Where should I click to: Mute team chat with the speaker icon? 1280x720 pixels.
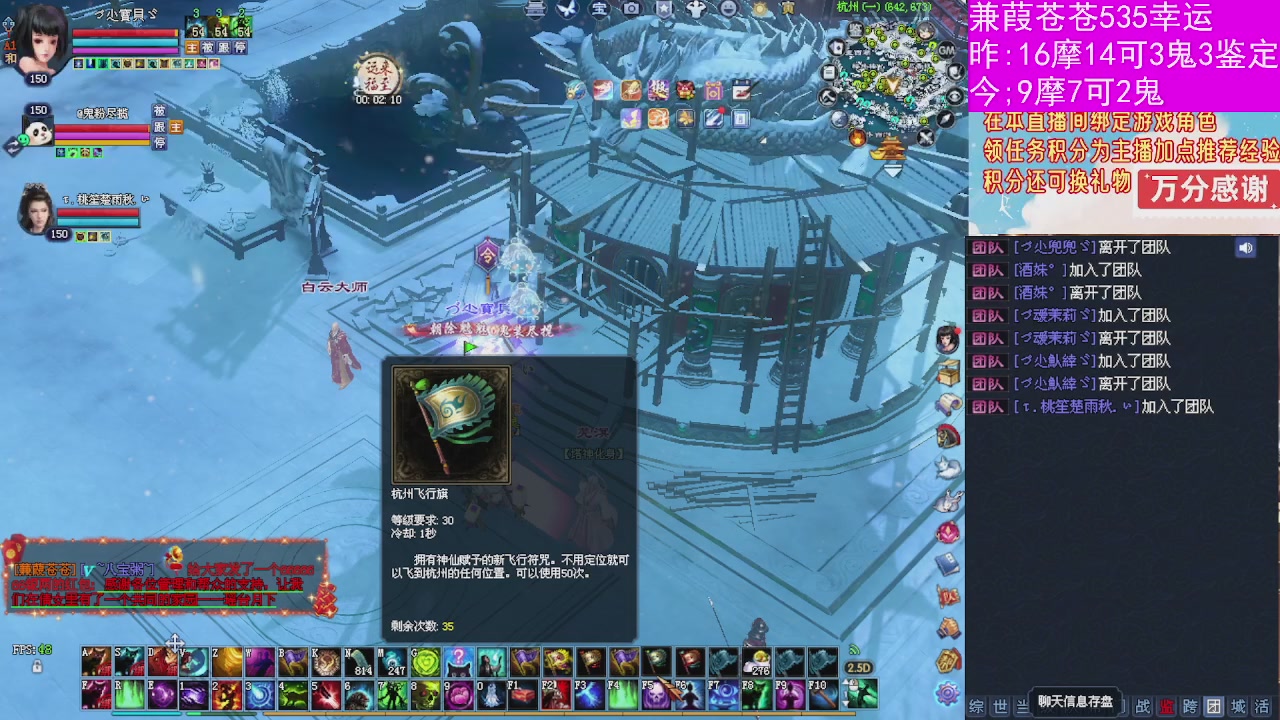point(1244,247)
